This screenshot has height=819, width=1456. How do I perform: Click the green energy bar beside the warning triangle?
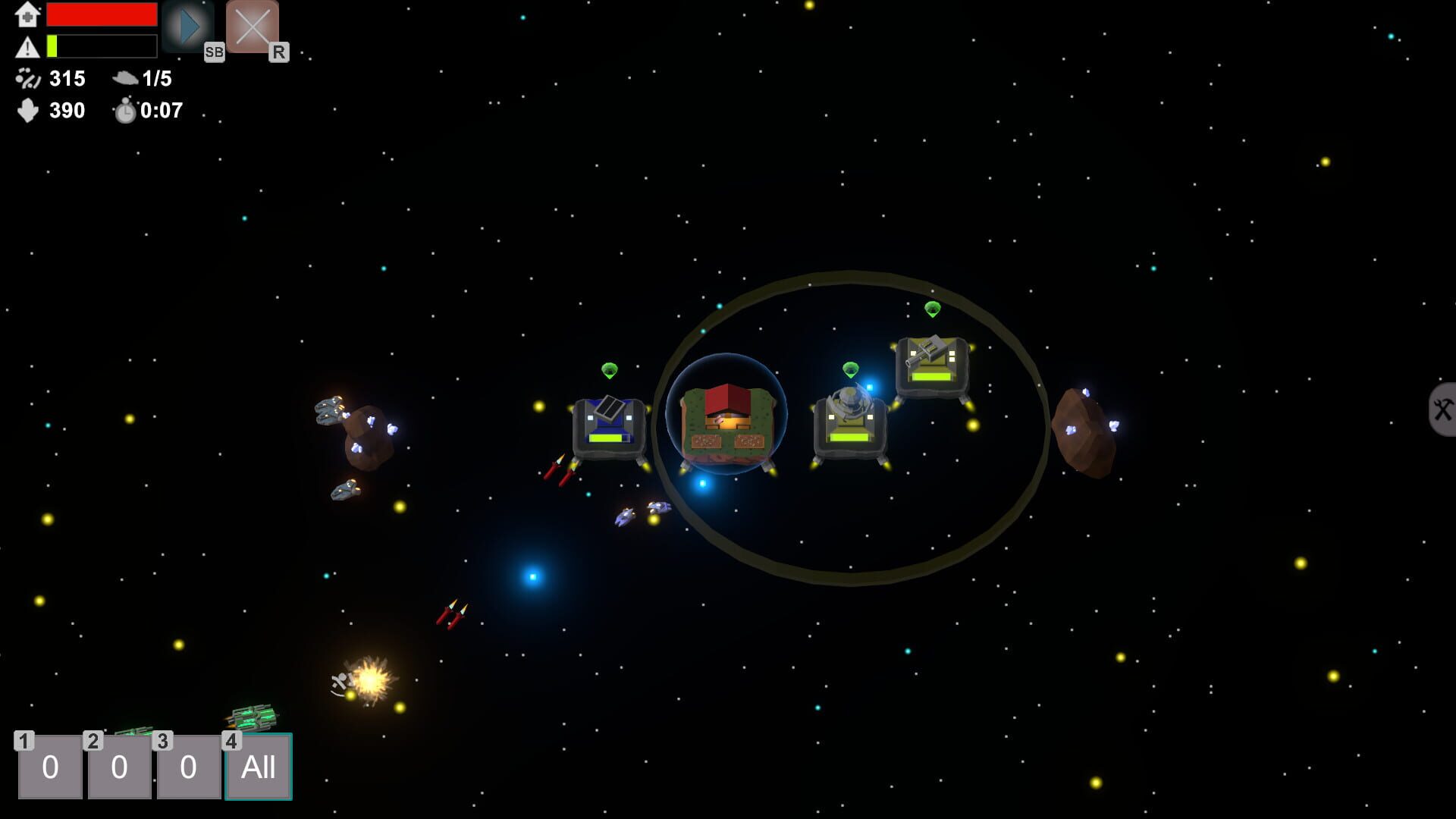[52, 46]
